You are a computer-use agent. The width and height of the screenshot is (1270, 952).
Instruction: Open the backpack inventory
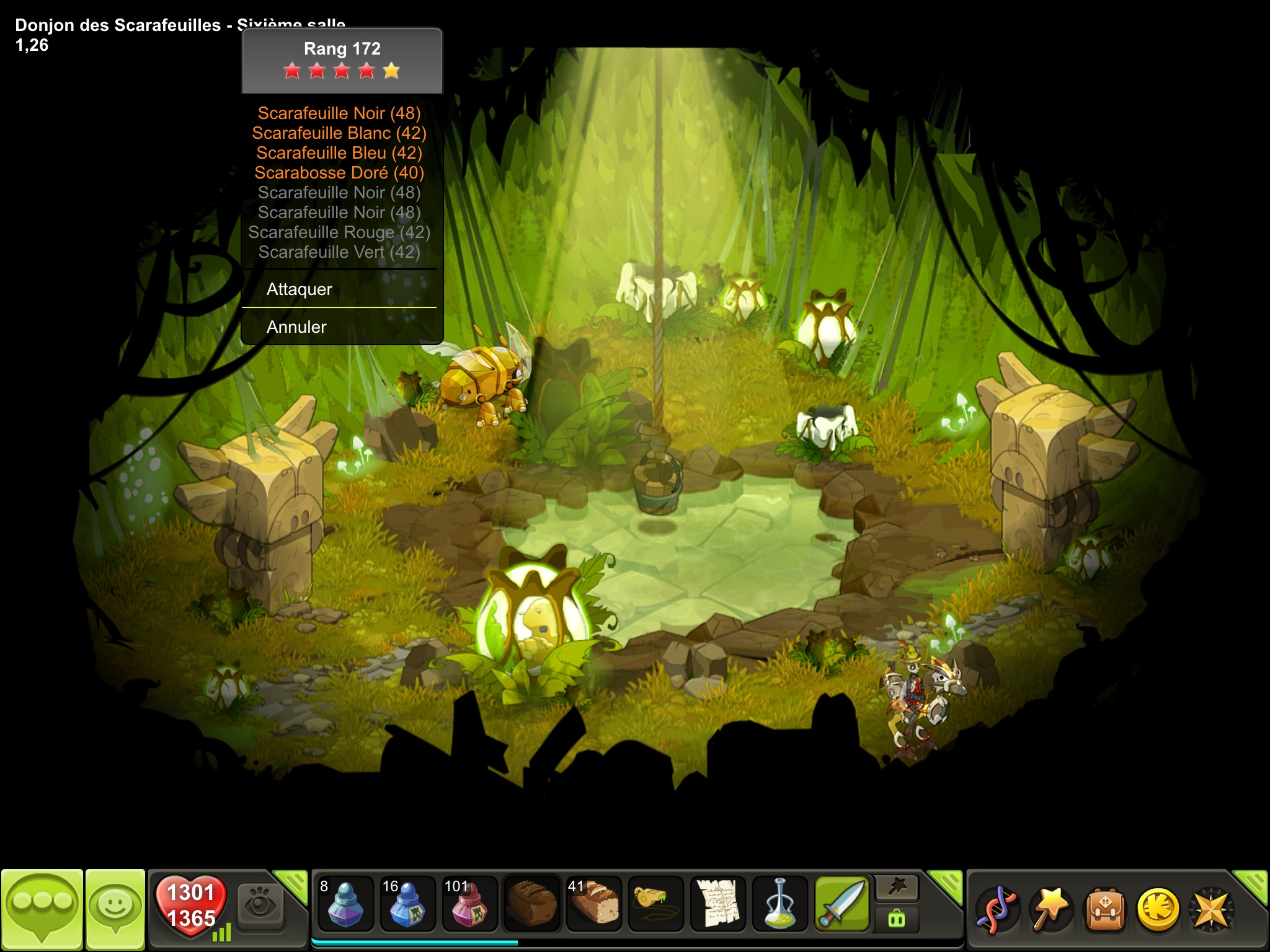[x=1104, y=910]
